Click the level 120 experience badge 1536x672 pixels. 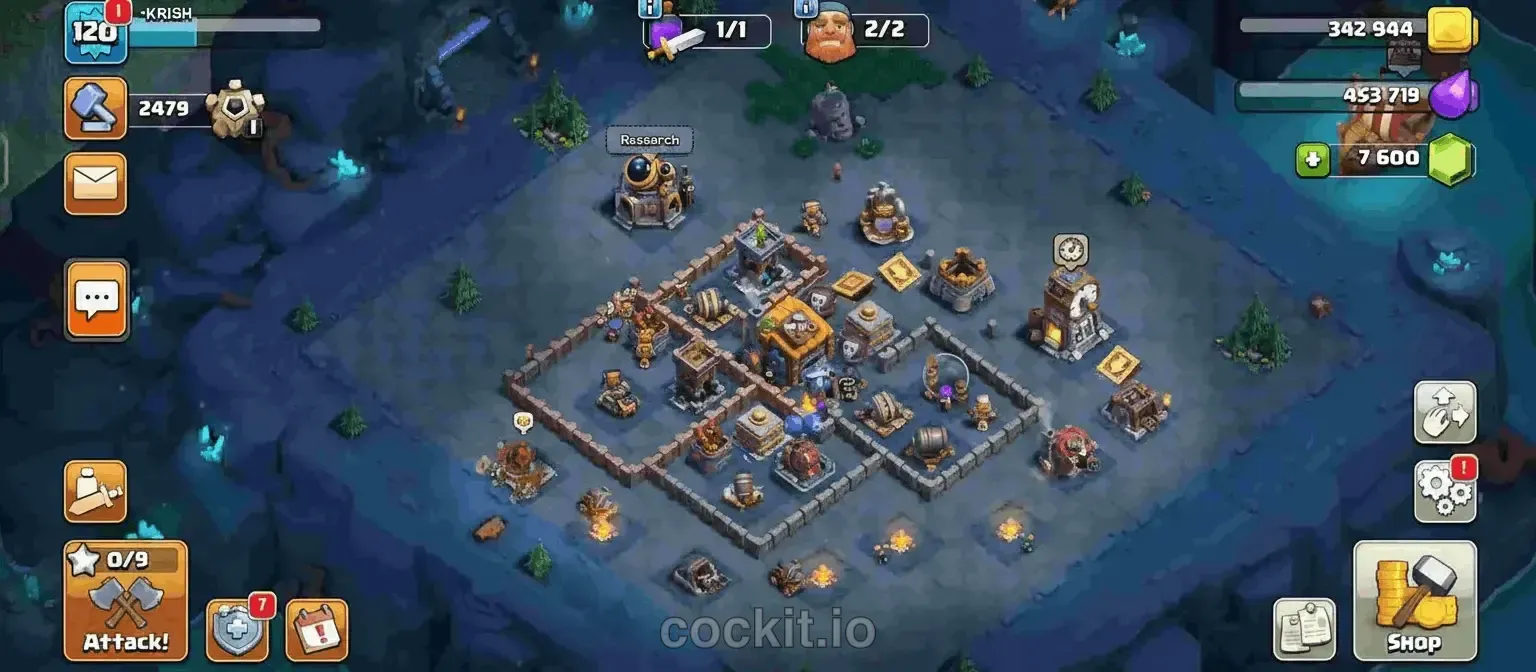point(95,30)
